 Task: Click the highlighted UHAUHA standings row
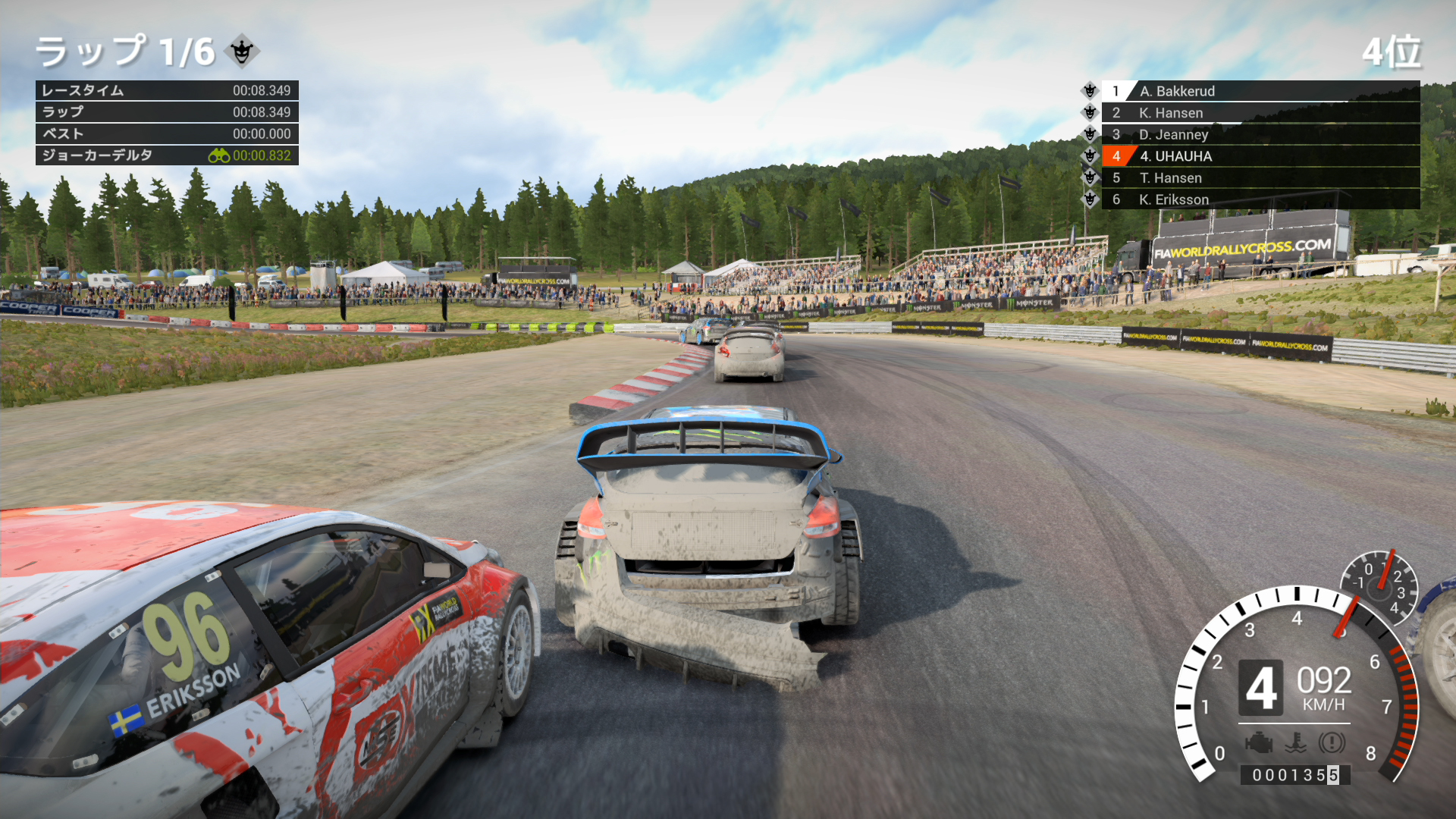[1259, 156]
